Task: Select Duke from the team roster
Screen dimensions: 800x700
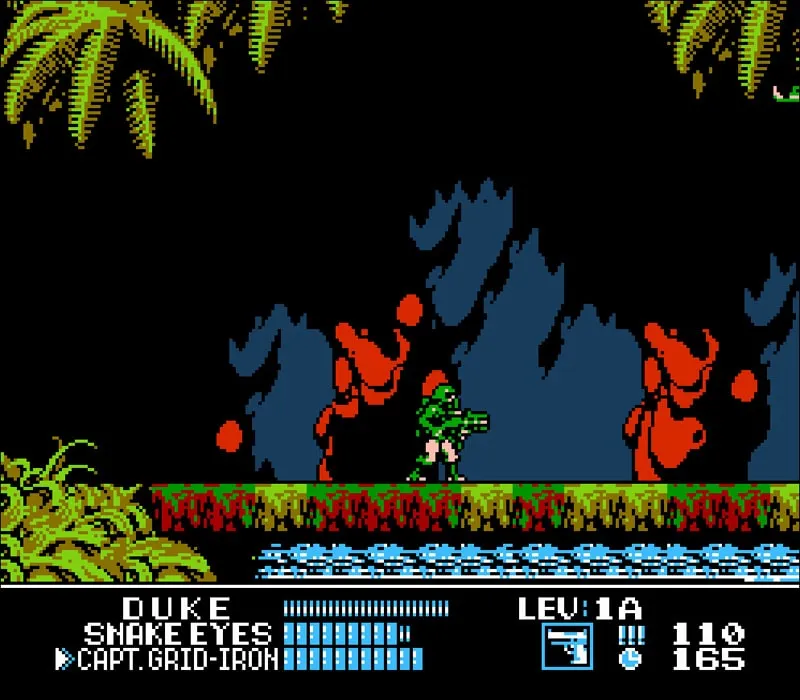Action: (177, 608)
